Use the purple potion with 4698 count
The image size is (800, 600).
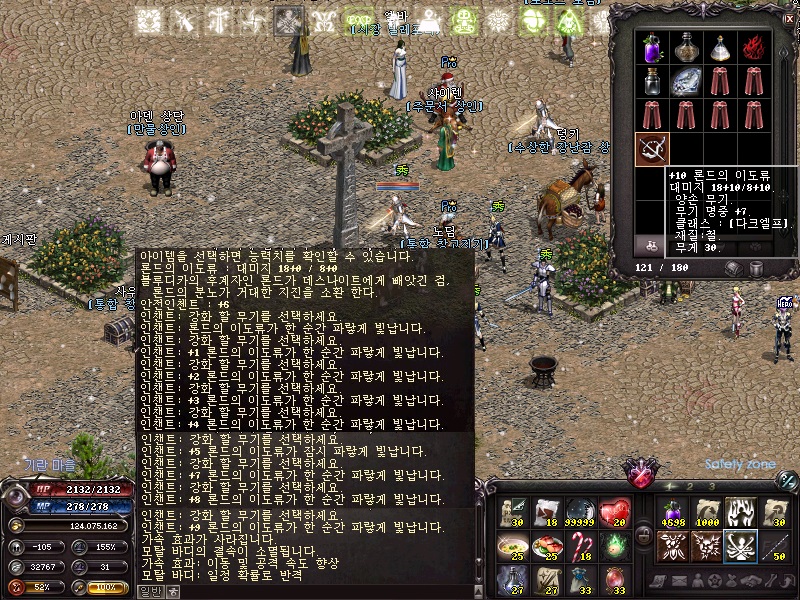coord(672,513)
